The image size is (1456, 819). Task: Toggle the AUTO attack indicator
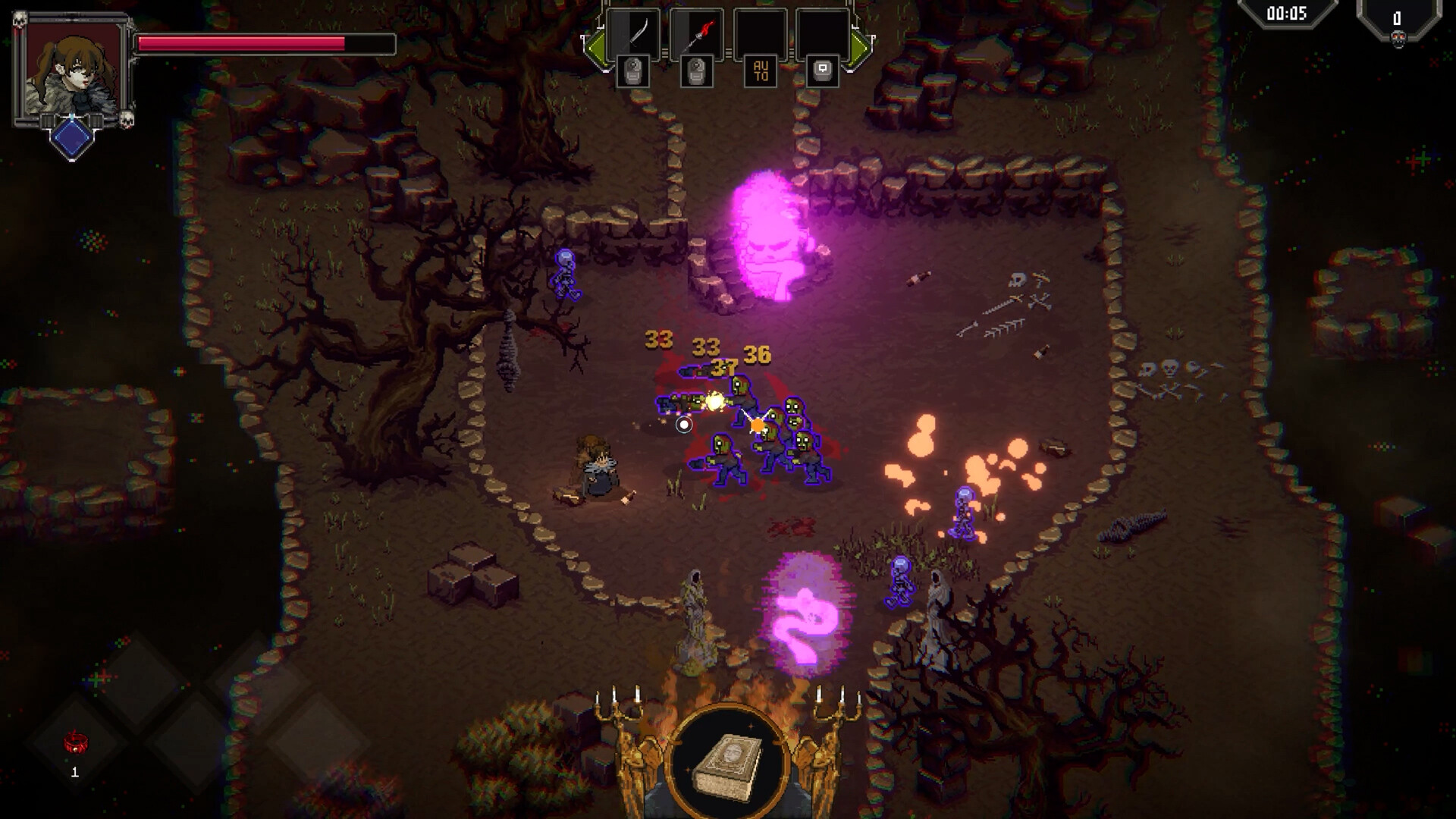[761, 71]
